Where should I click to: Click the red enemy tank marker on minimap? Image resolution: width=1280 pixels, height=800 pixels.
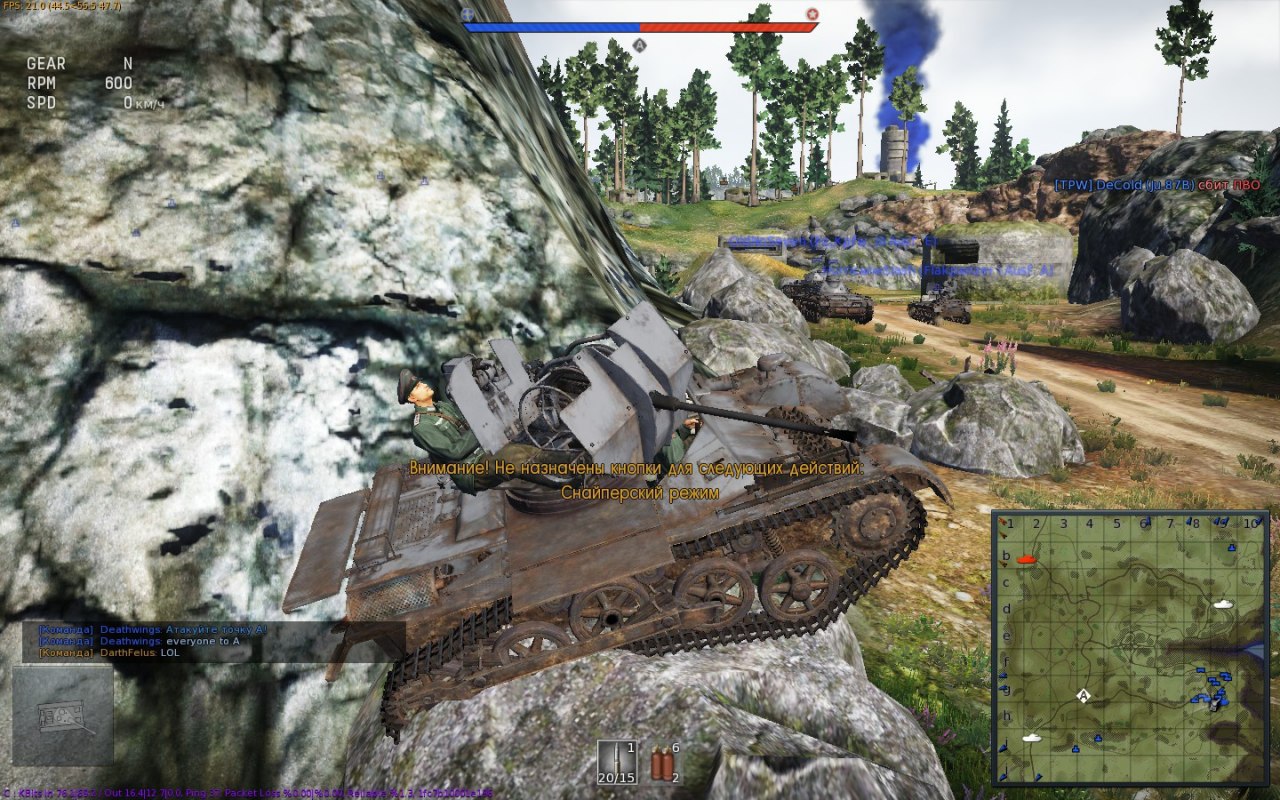[1025, 560]
